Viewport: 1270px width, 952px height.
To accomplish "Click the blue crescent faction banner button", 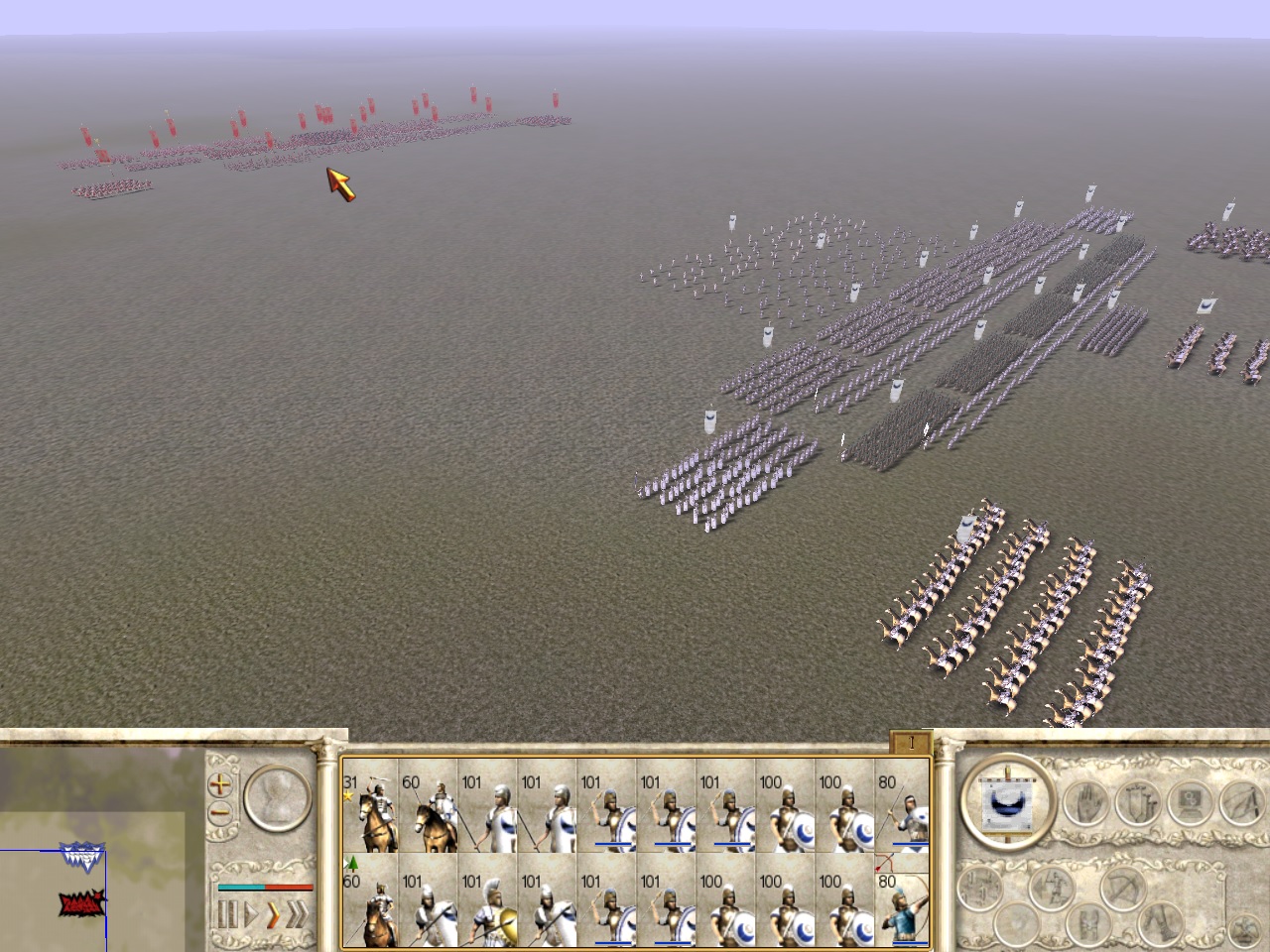I will (1007, 798).
